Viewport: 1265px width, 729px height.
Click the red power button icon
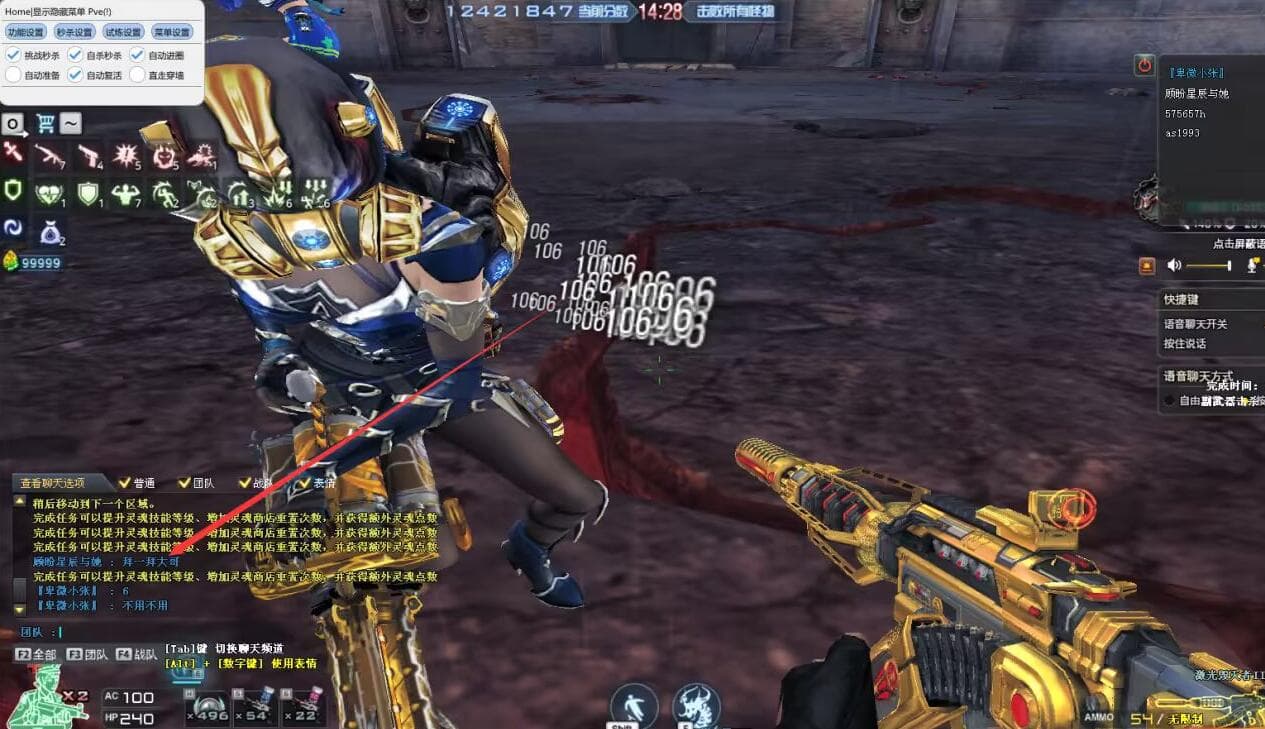click(x=1145, y=66)
